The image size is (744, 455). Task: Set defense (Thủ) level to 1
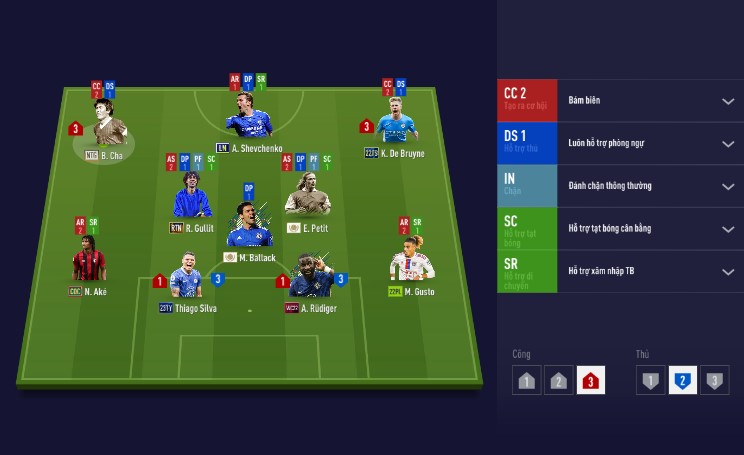[x=651, y=381]
